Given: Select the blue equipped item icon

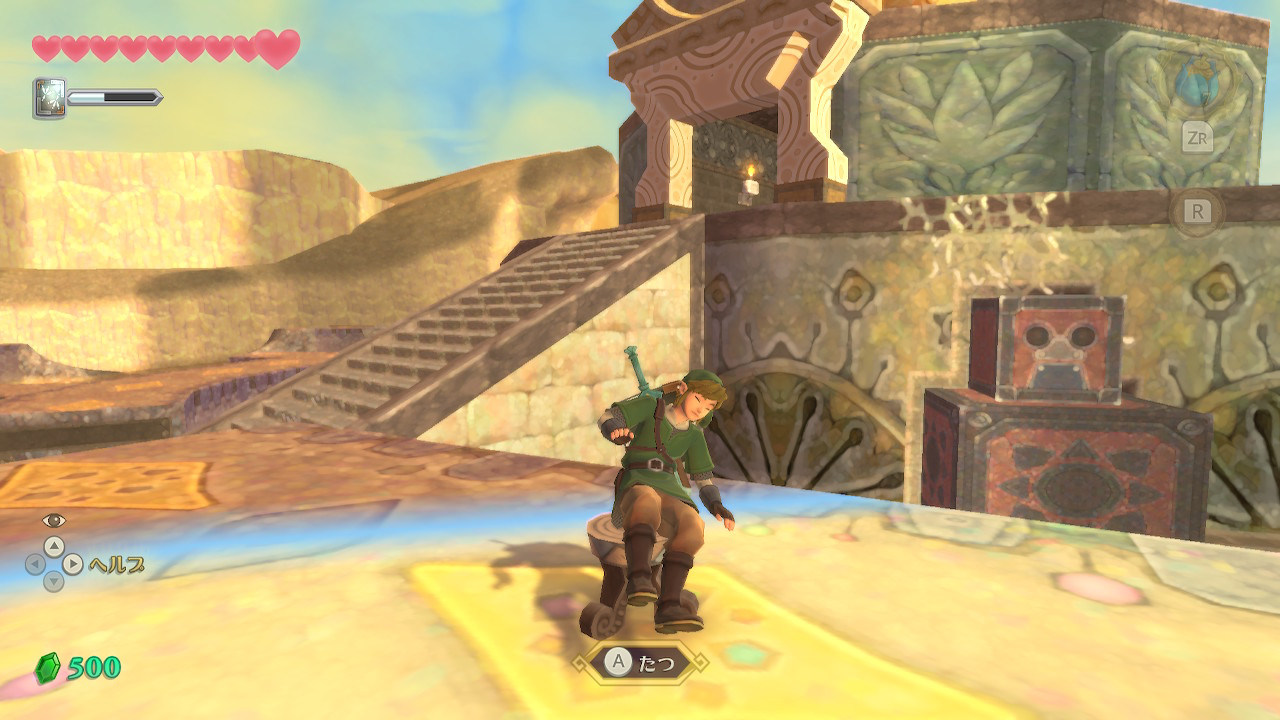Looking at the screenshot, I should tap(1196, 83).
